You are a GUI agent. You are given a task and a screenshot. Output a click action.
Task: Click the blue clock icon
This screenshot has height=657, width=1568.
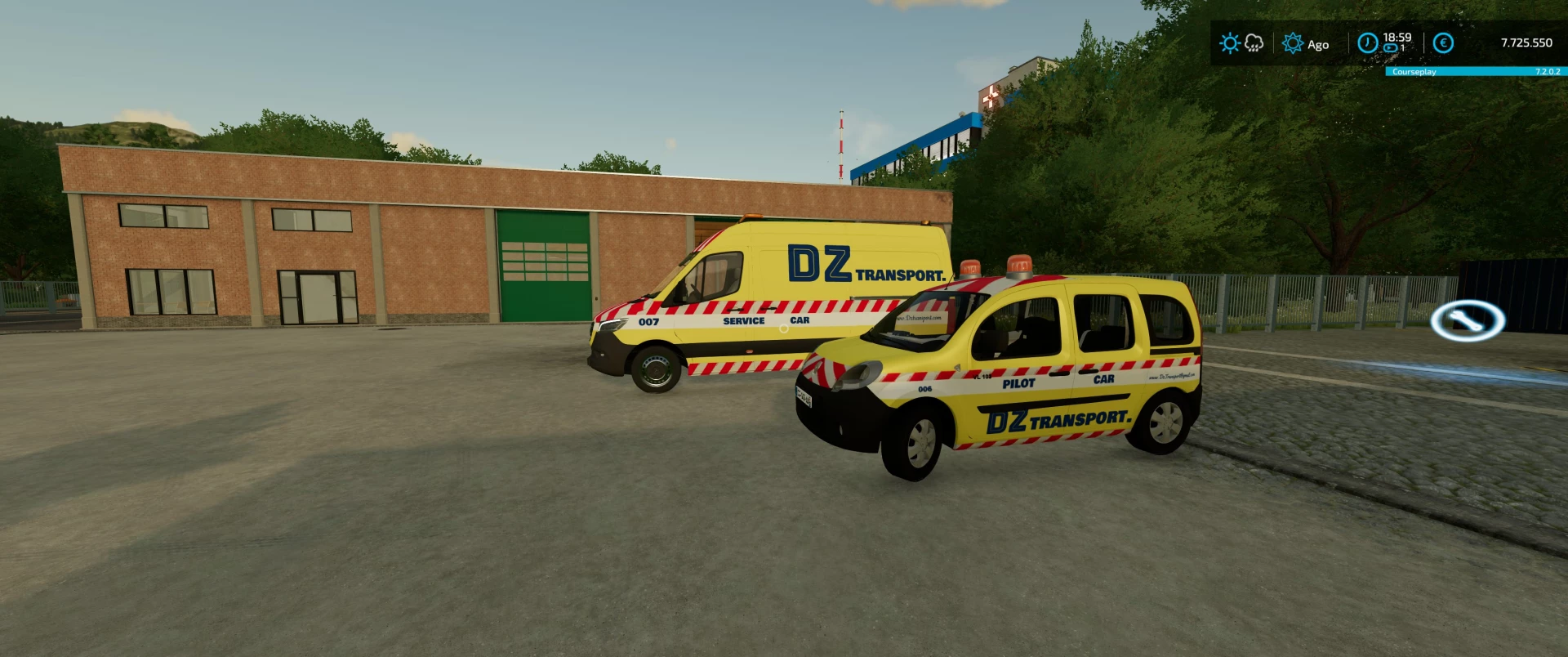click(1367, 42)
